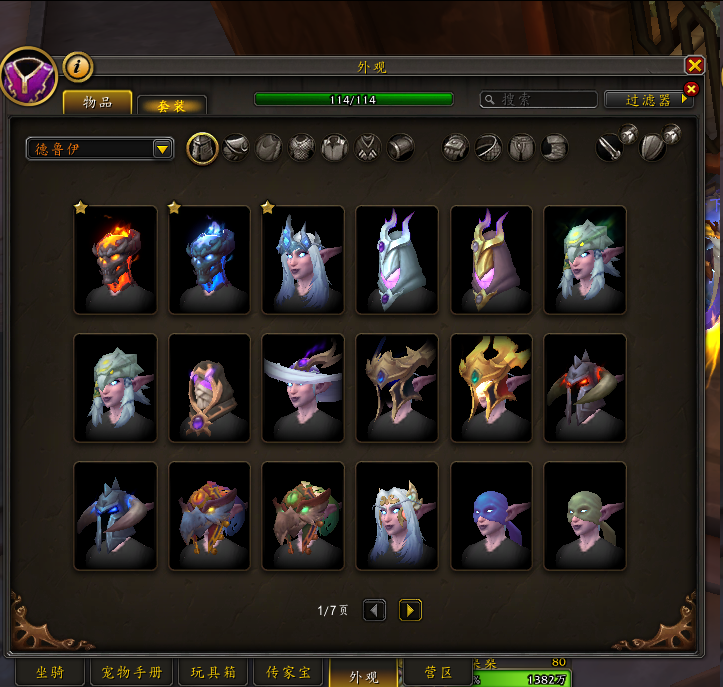723x687 pixels.
Task: Open the 坐骑 mounts tab
Action: tap(50, 673)
